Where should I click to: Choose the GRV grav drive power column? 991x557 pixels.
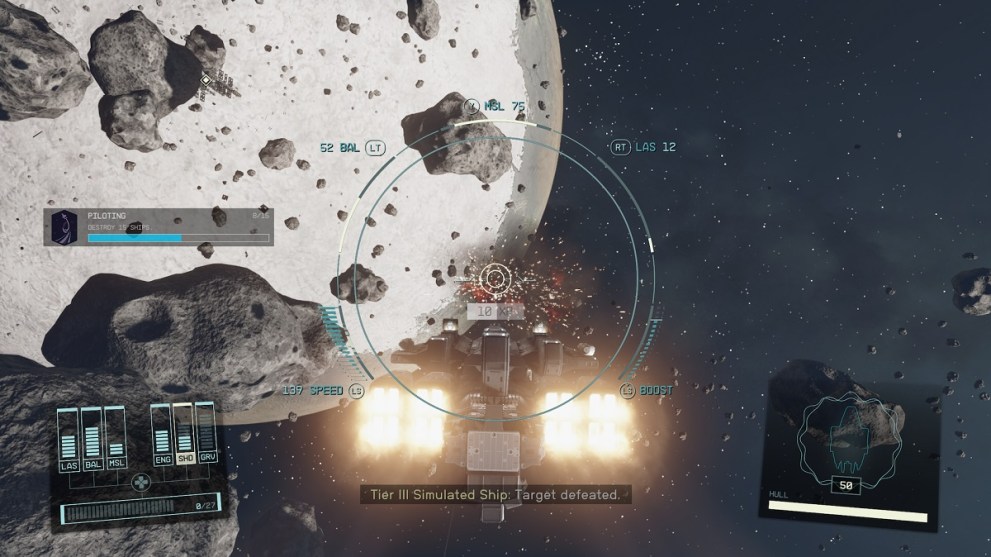[205, 431]
